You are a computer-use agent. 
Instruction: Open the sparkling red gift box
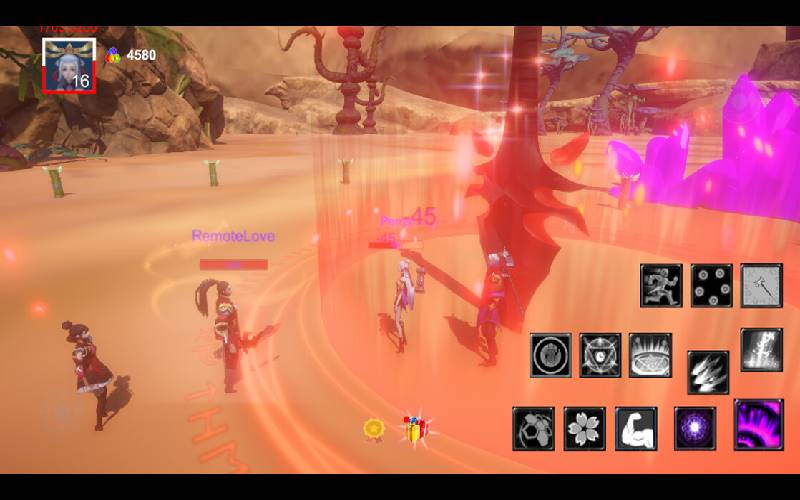[x=415, y=430]
